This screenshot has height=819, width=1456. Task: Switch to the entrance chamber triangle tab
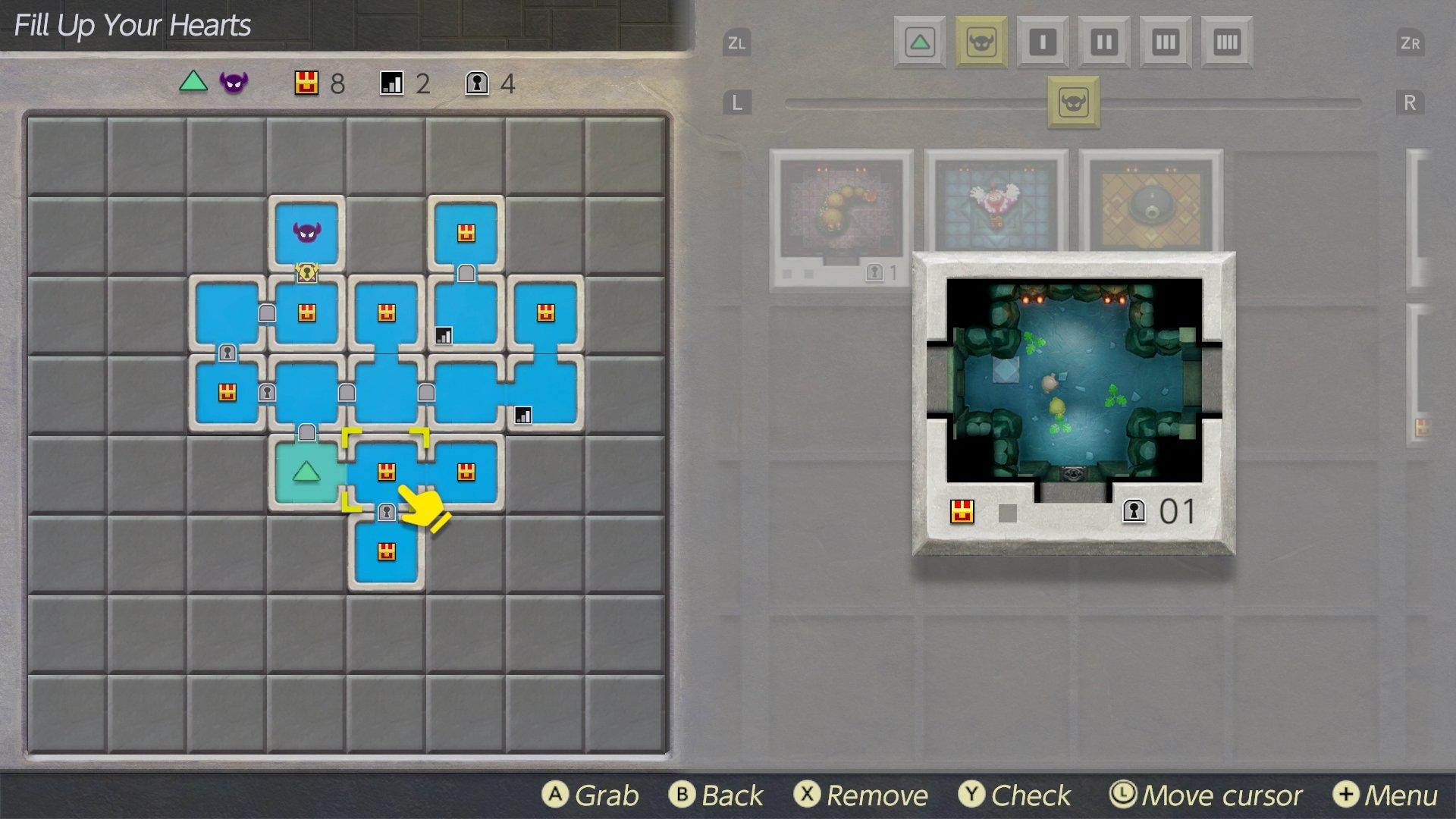pyautogui.click(x=919, y=42)
